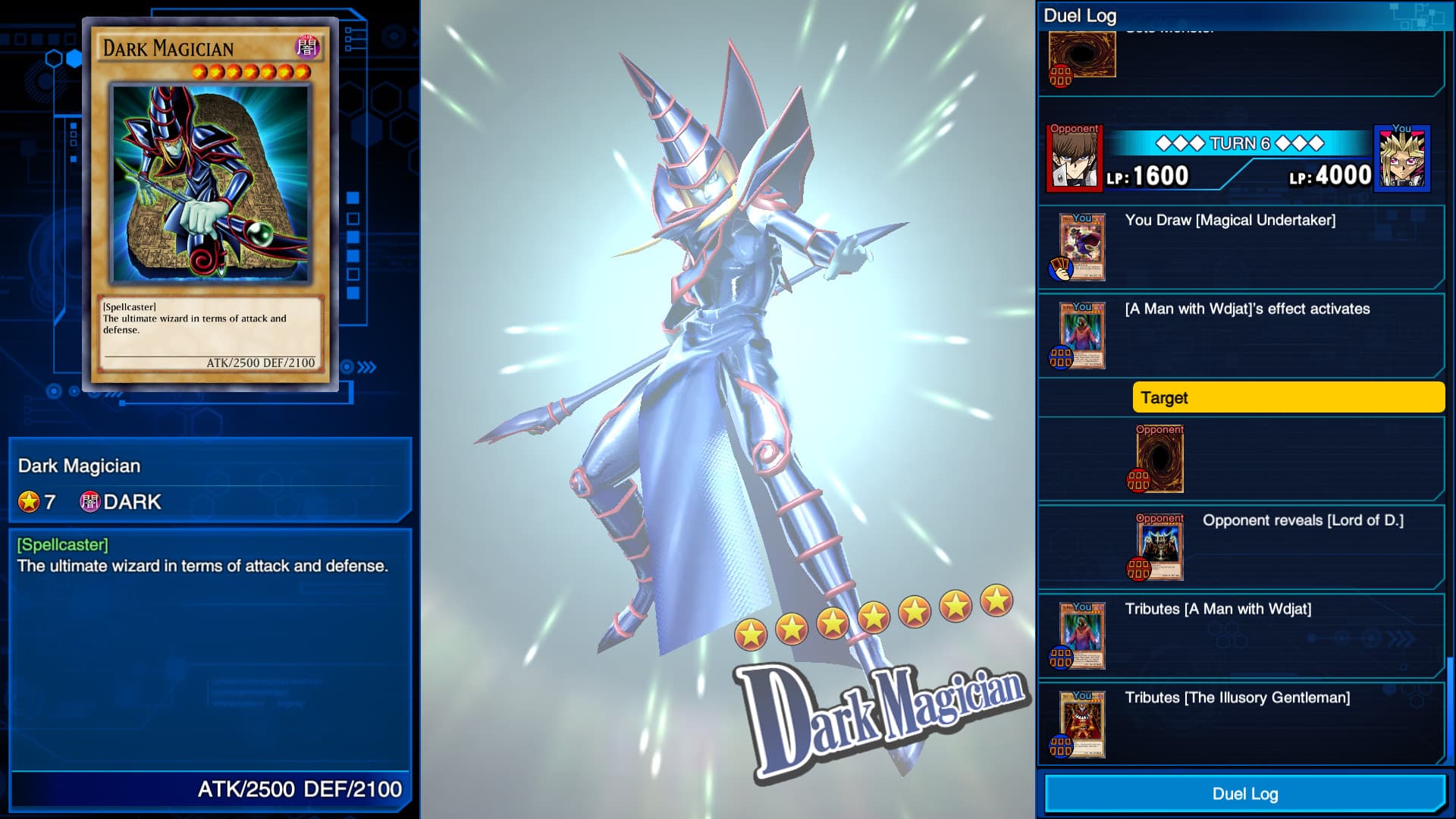Expand the Tributes A Man with Wdjat entry chevron
This screenshot has height=819, width=1456.
(x=1399, y=639)
